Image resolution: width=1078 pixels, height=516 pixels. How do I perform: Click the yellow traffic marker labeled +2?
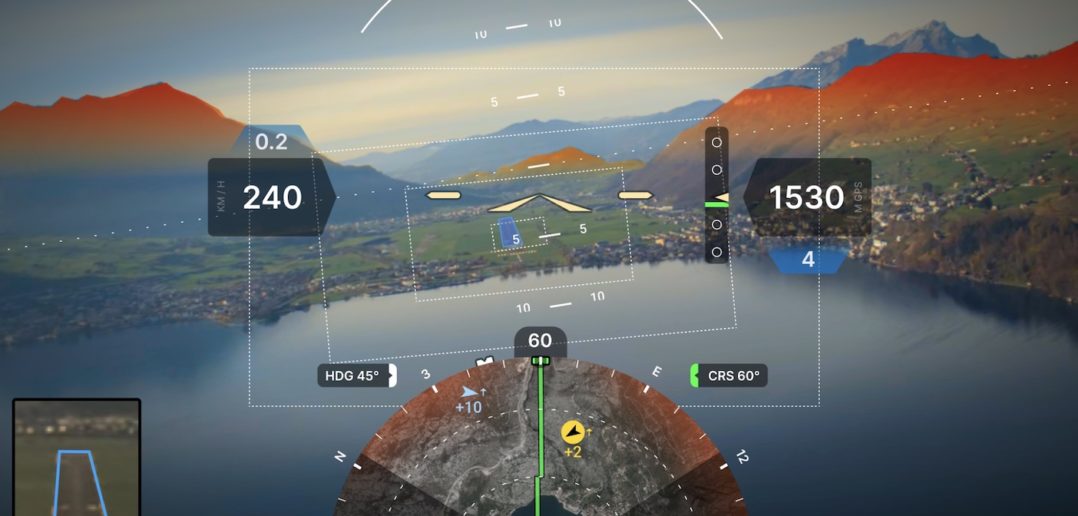[573, 432]
